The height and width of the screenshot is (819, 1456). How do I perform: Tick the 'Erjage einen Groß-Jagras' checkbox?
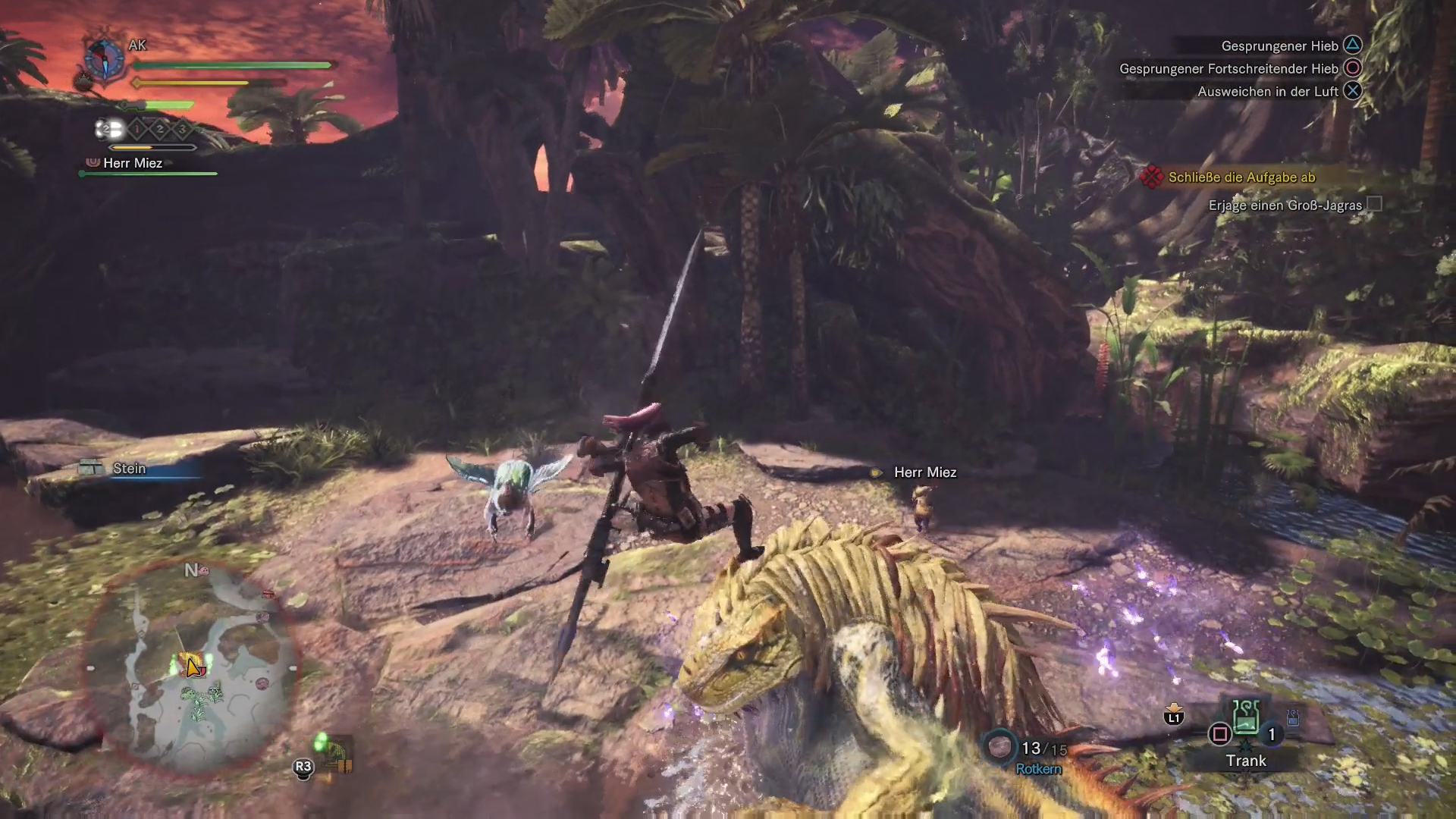(1374, 204)
